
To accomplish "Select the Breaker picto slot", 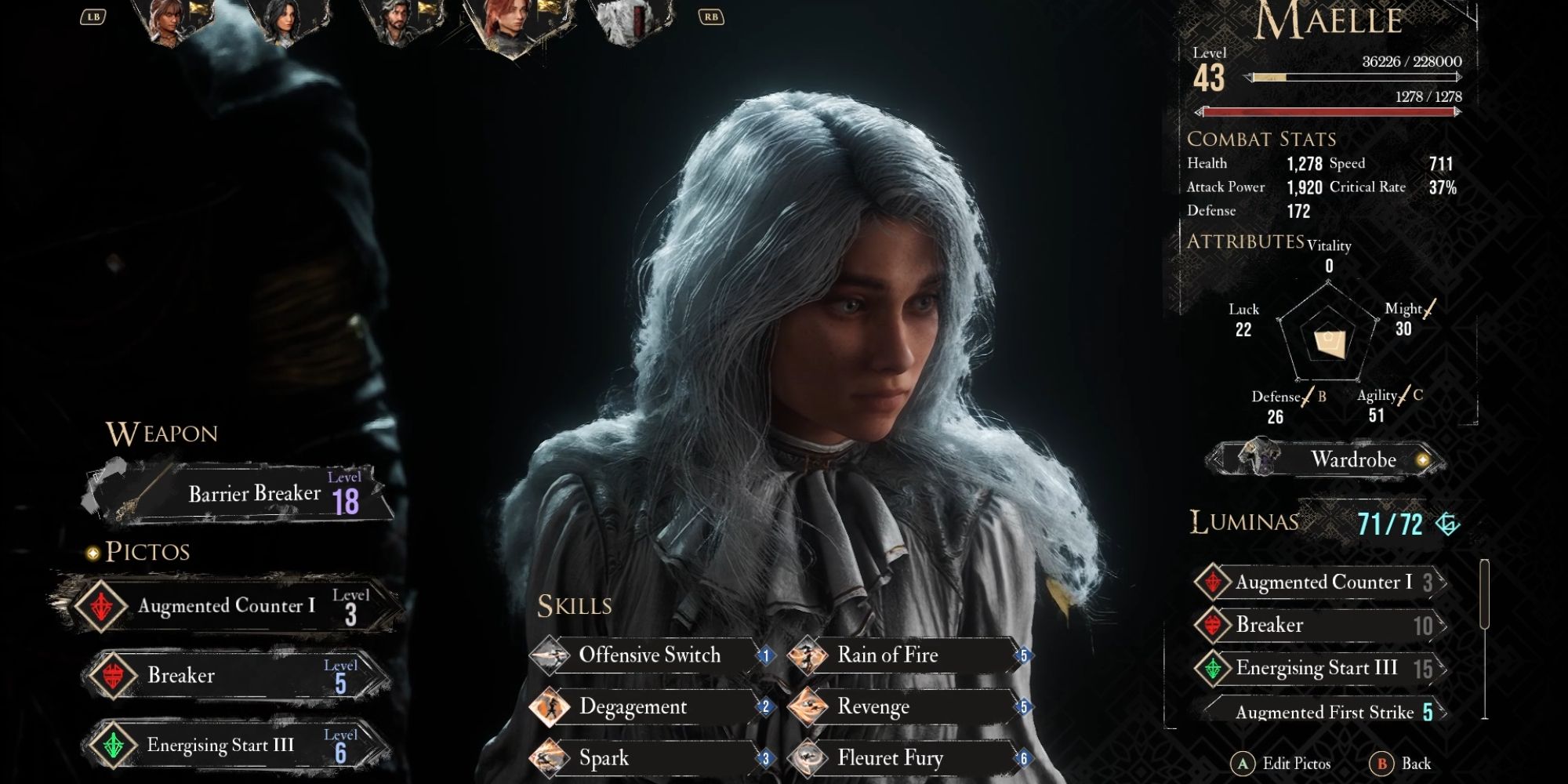I will (235, 675).
